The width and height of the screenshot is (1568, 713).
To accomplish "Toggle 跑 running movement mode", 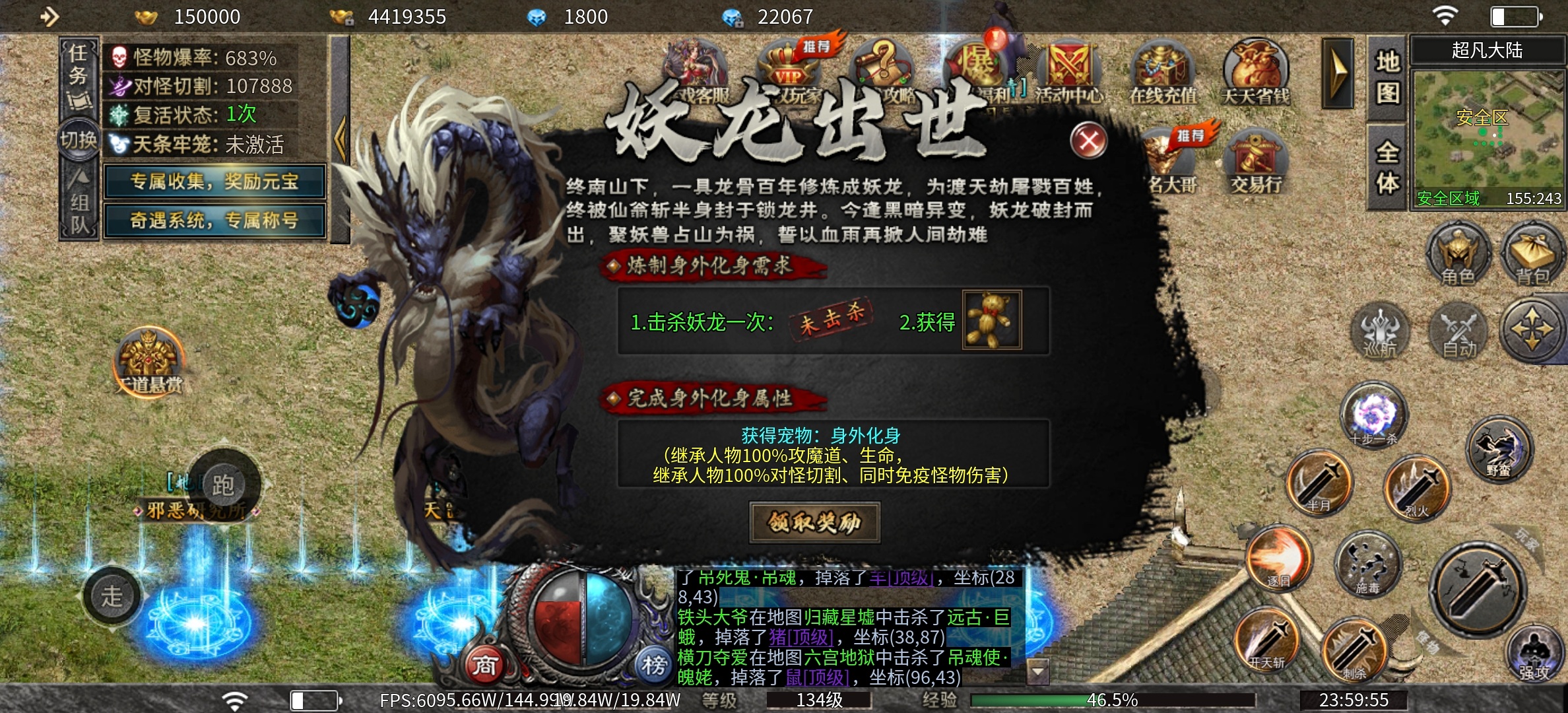I will (x=222, y=483).
